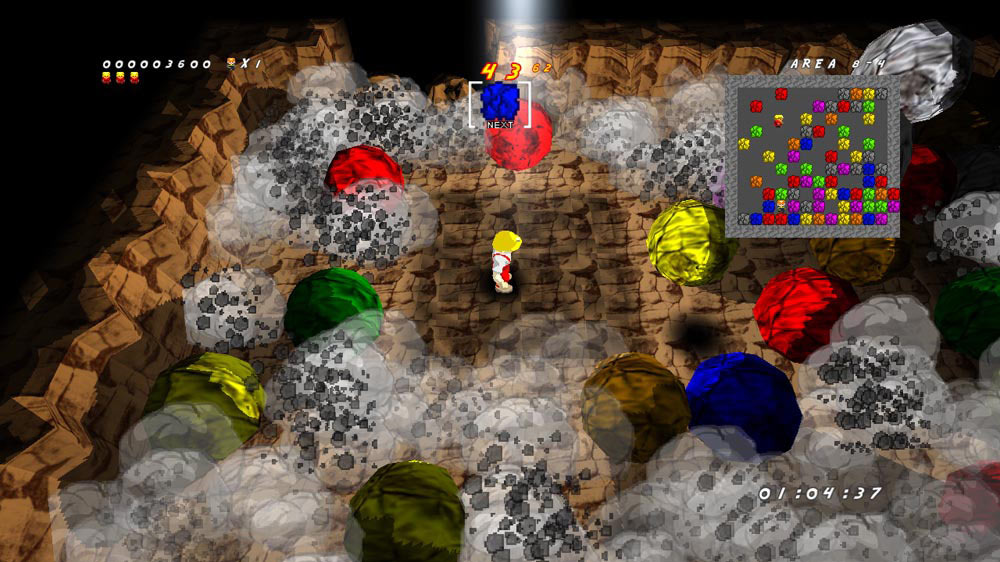1000x562 pixels.
Task: Click the puzzle grid minimap
Action: tap(815, 156)
